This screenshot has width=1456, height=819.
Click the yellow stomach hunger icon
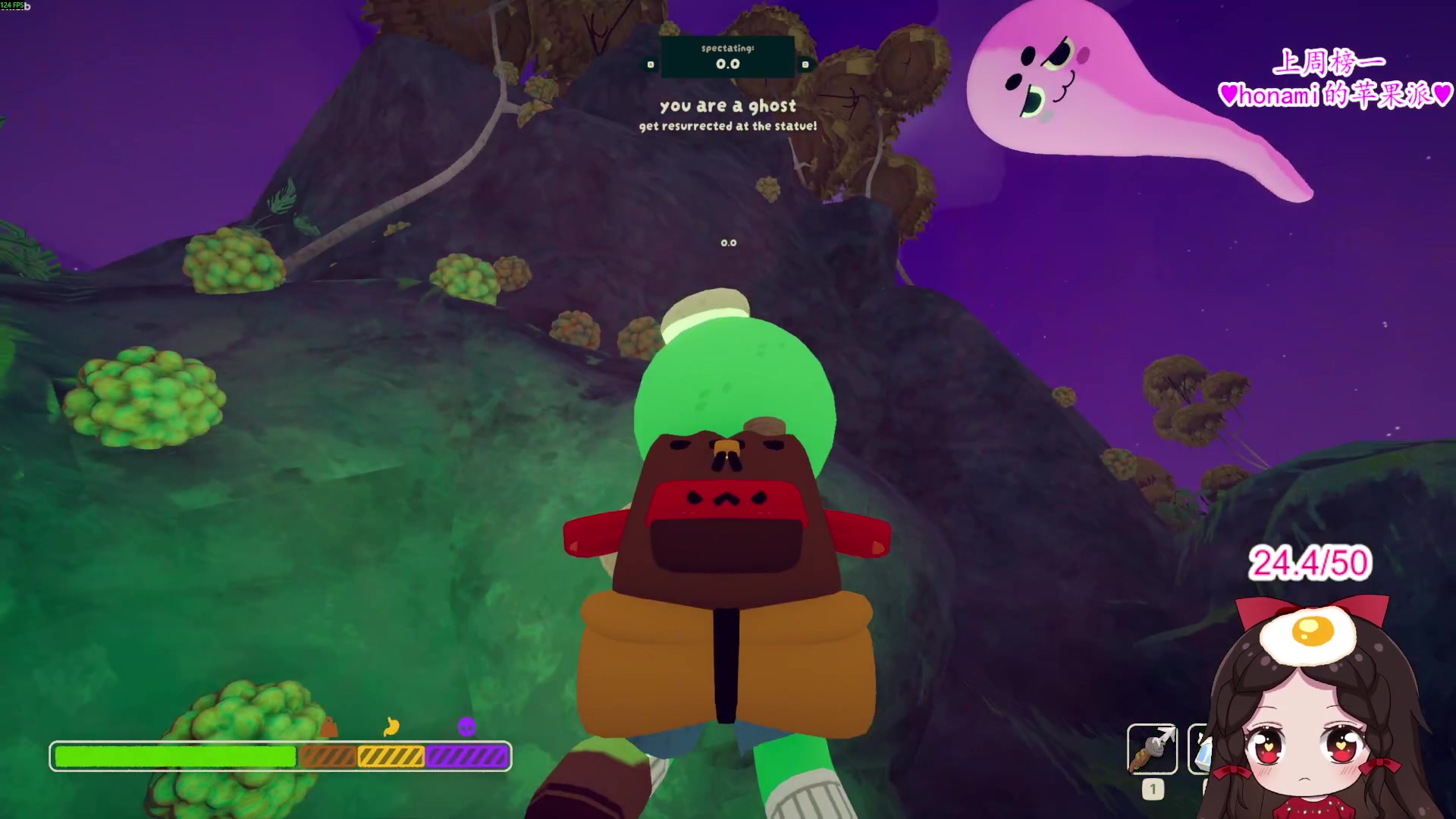tap(391, 726)
